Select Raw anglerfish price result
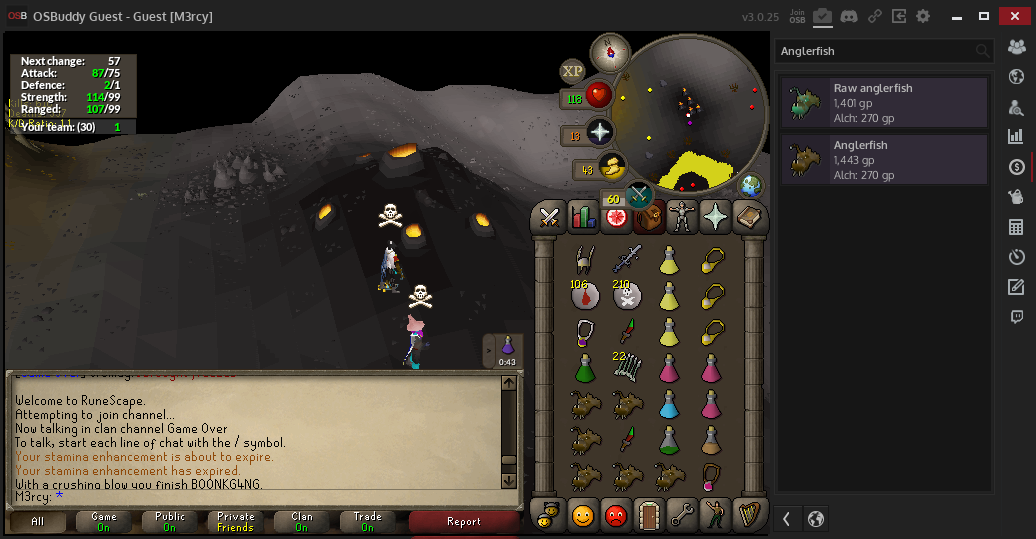Image resolution: width=1036 pixels, height=539 pixels. (x=884, y=103)
